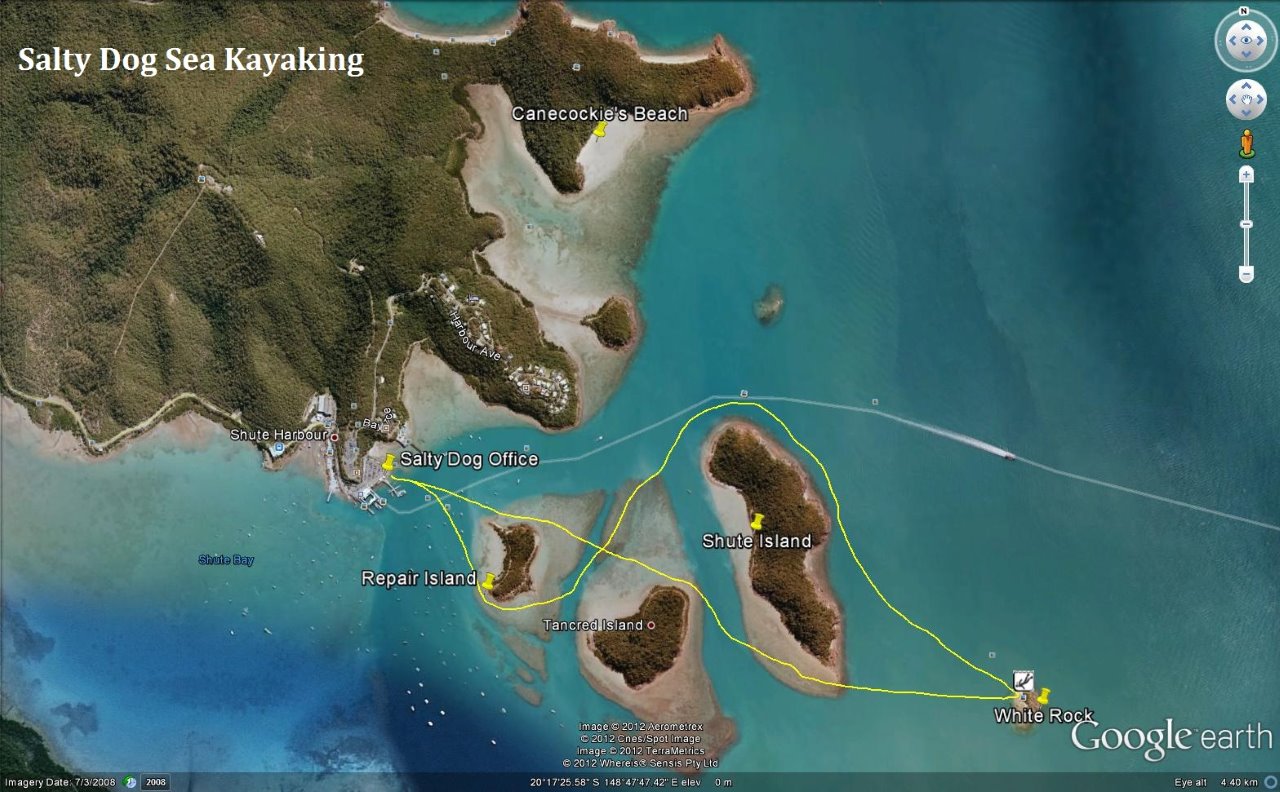The height and width of the screenshot is (792, 1280).
Task: Select the Canecockie's Beach placemark pin
Action: coord(600,130)
